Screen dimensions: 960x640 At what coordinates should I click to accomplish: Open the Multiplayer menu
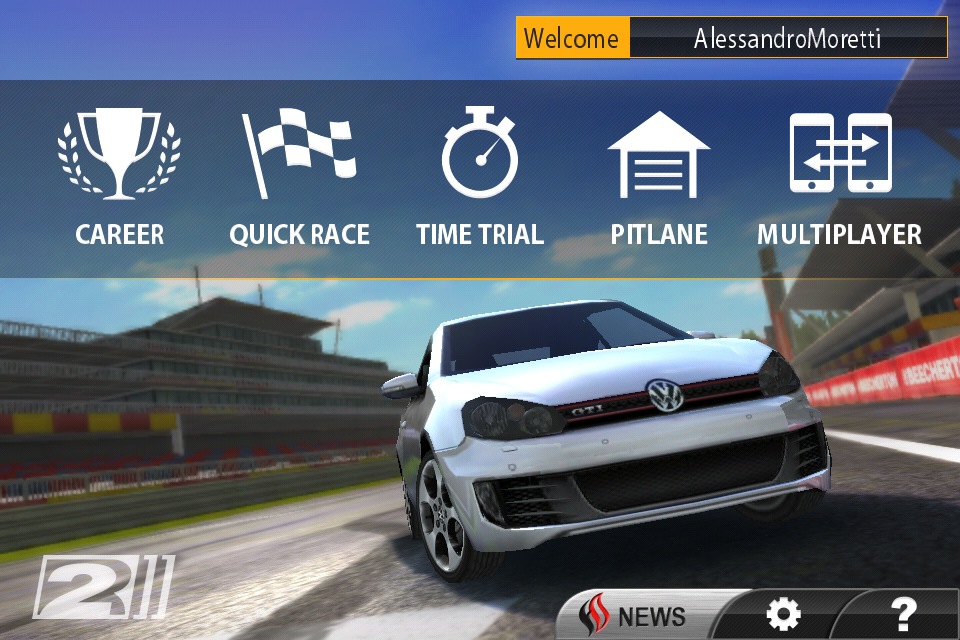839,178
